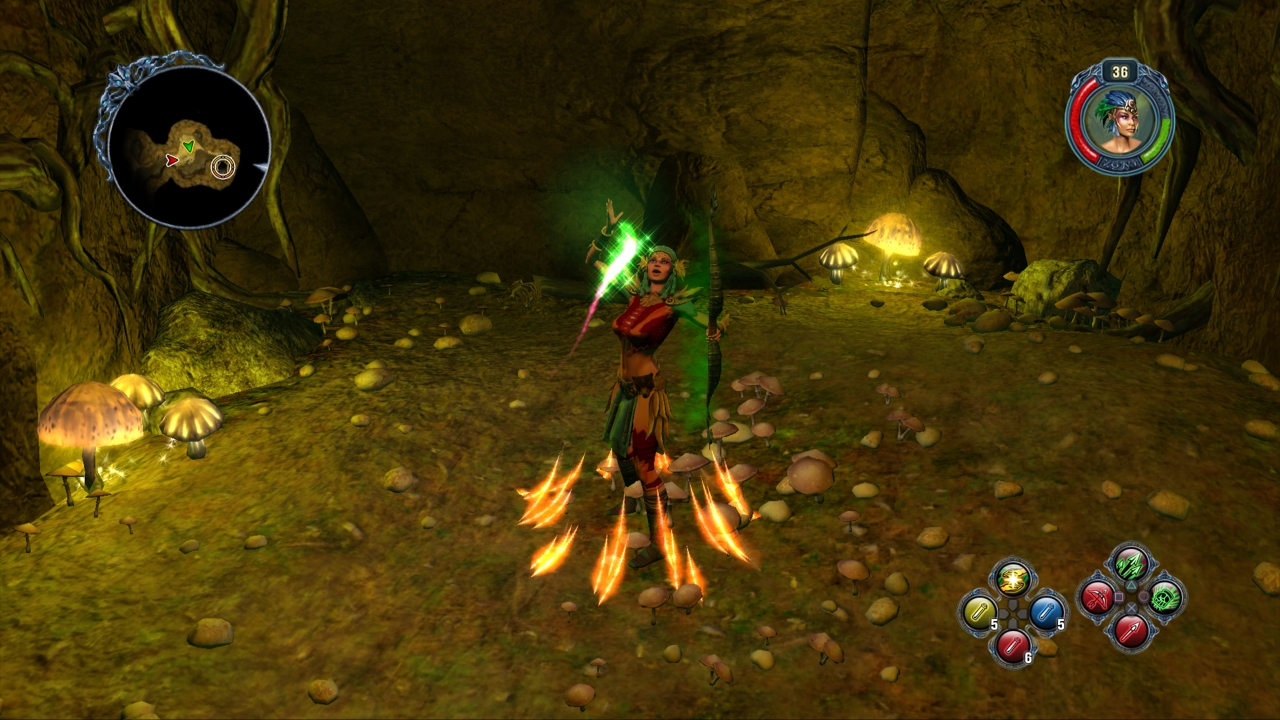Trigger the green glowing face skill
Viewport: 1280px width, 720px height.
point(1165,597)
